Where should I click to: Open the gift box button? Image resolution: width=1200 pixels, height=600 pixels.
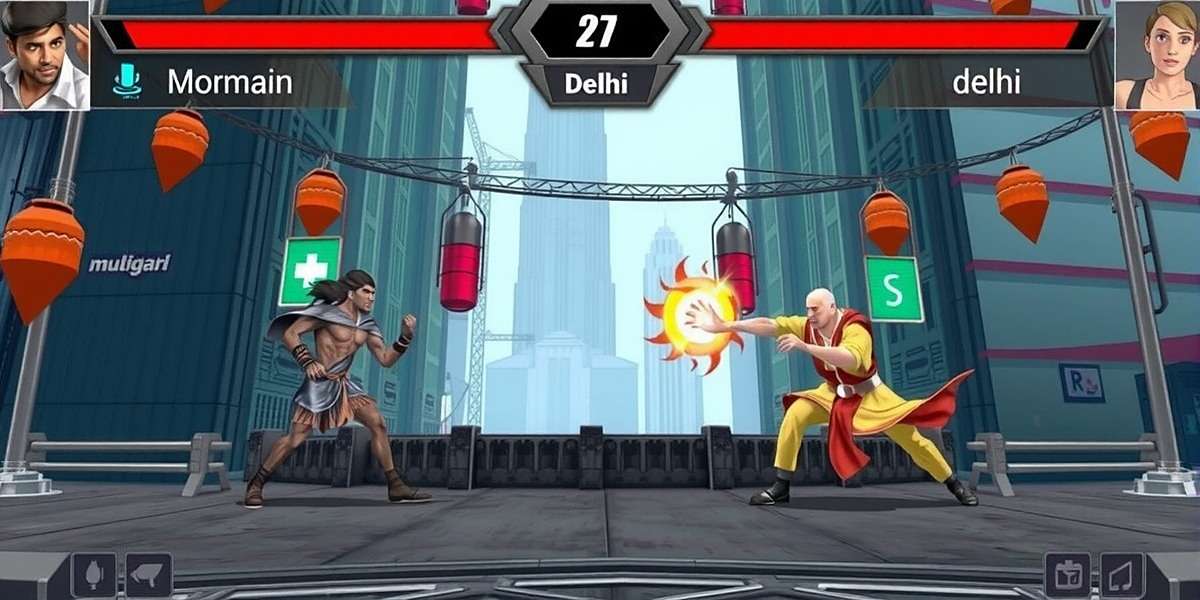click(1067, 575)
